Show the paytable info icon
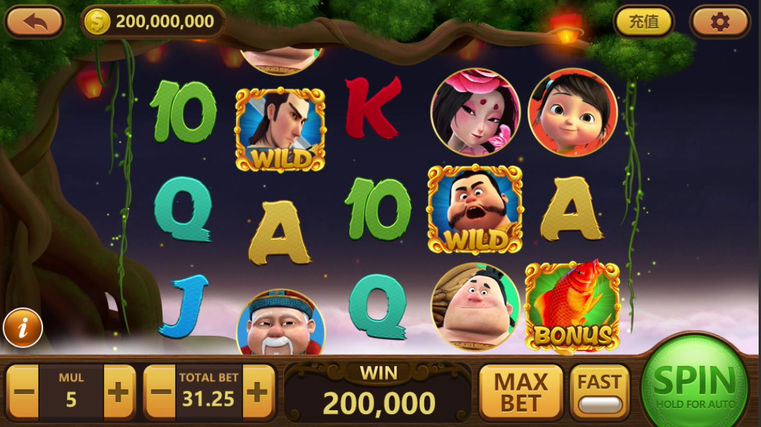This screenshot has width=761, height=427. (22, 327)
